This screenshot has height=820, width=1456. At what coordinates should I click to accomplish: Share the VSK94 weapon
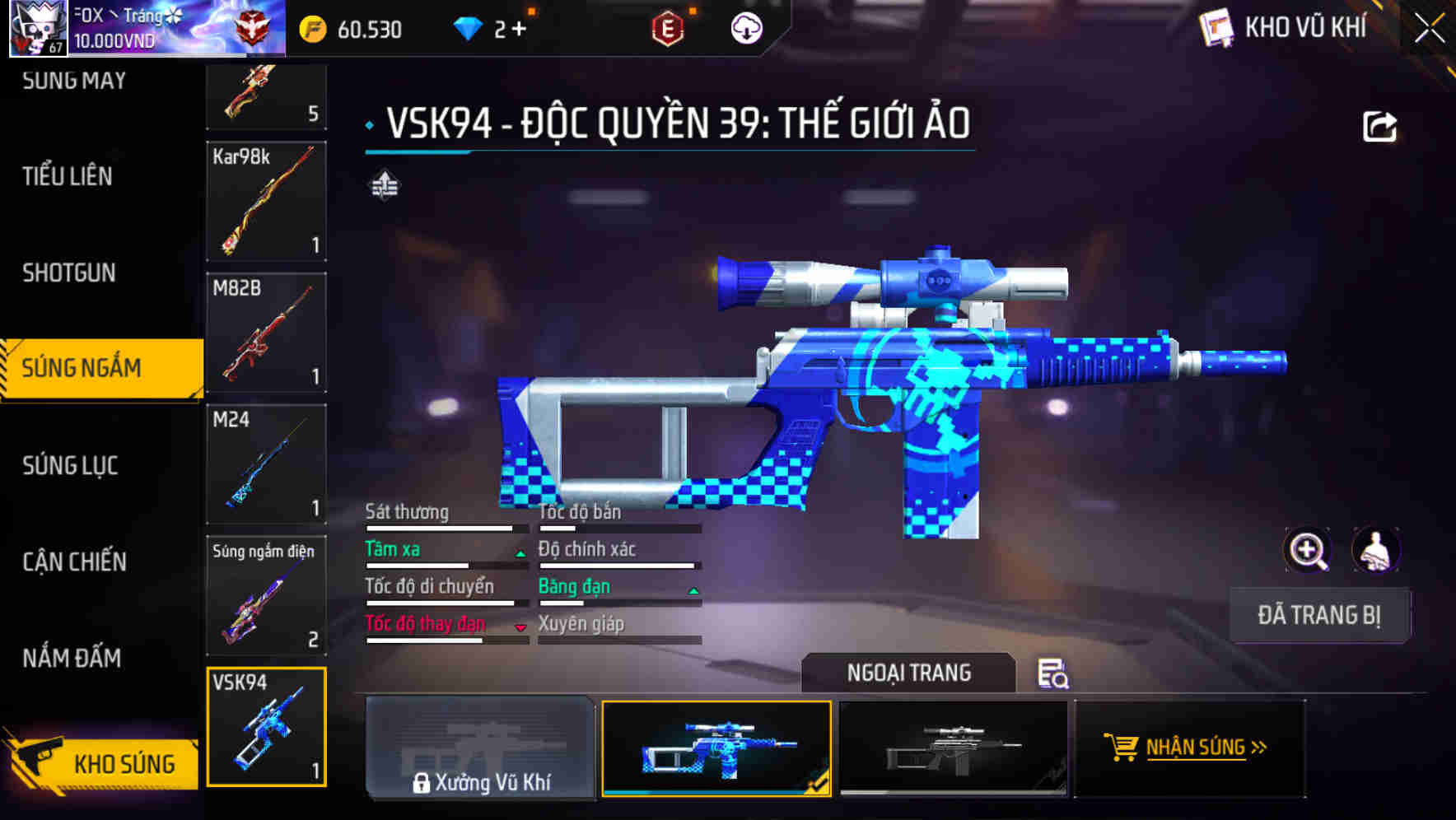coord(1380,124)
